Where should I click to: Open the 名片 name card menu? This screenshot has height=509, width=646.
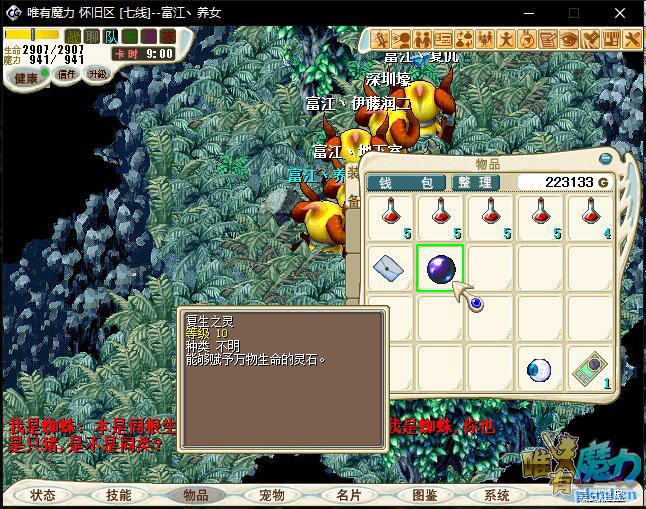(348, 495)
